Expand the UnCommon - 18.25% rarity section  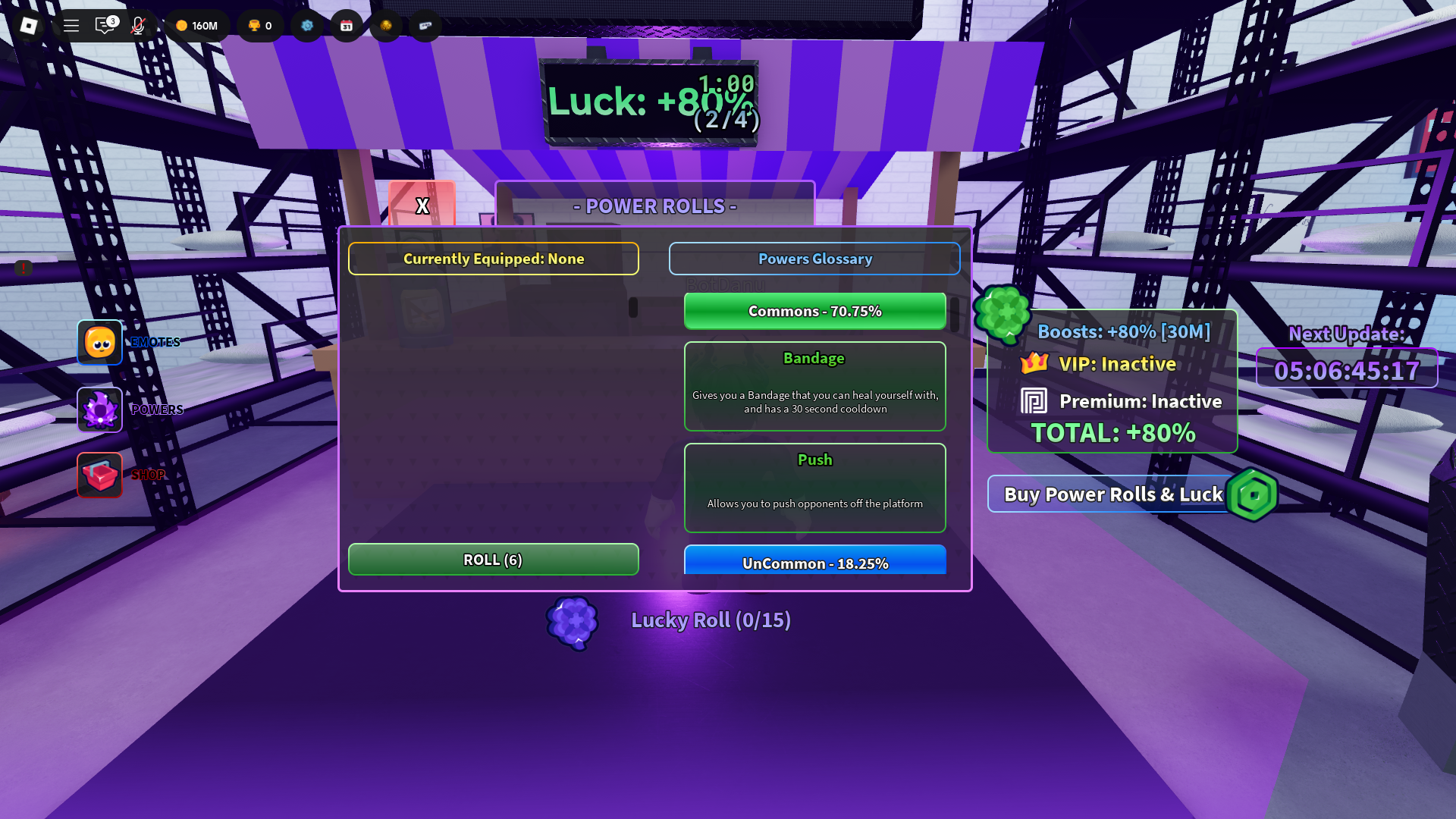tap(814, 563)
